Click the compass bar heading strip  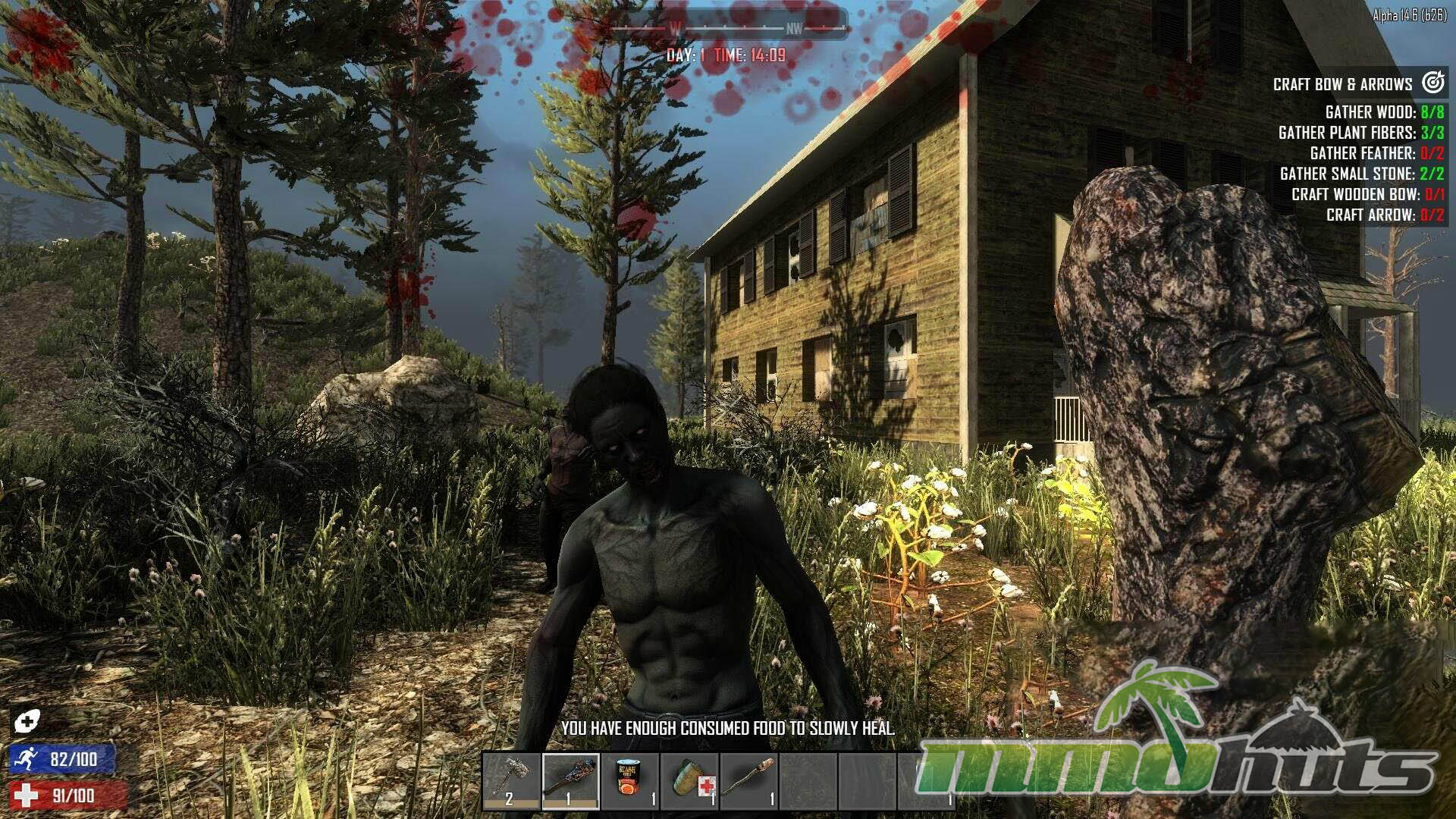[730, 29]
